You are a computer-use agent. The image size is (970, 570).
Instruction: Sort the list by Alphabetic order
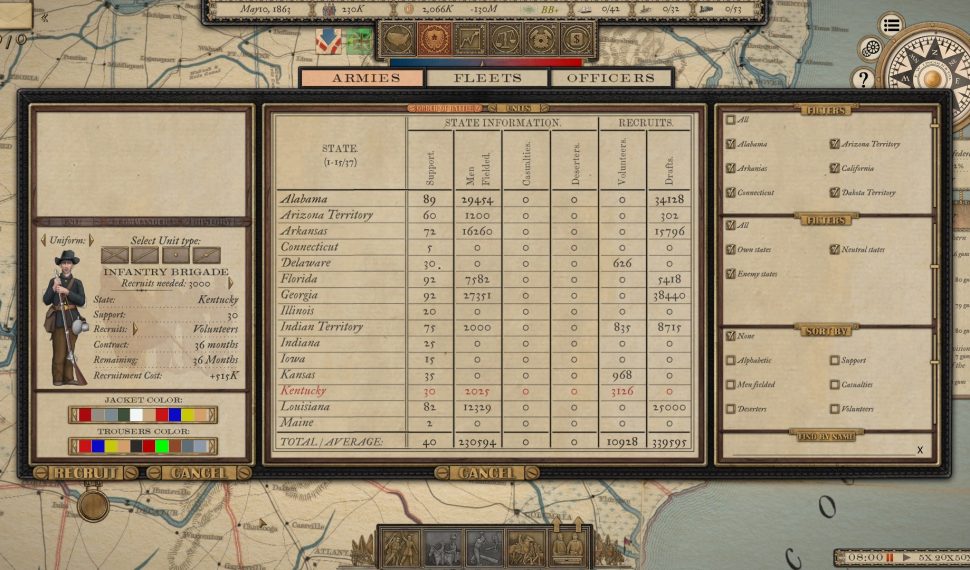tap(731, 360)
